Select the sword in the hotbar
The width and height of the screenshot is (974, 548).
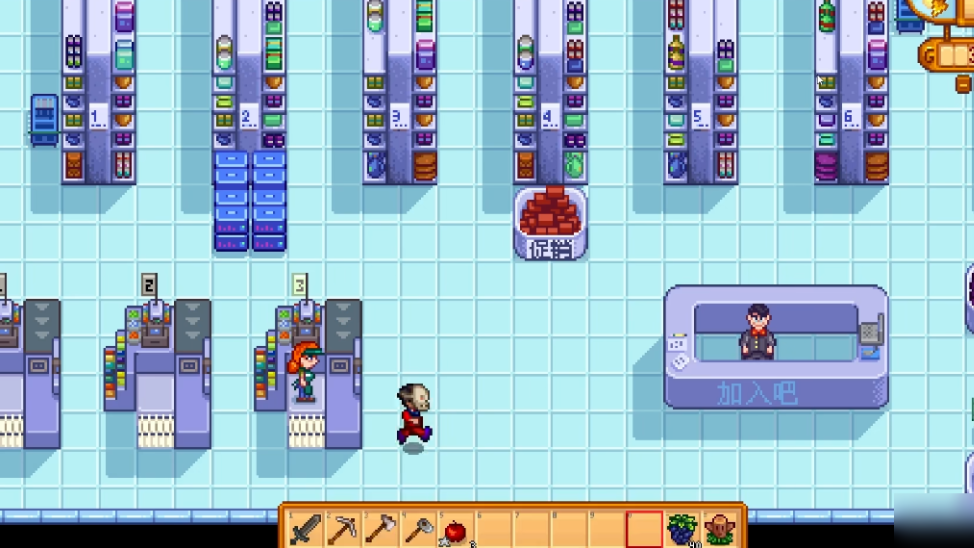click(x=305, y=529)
